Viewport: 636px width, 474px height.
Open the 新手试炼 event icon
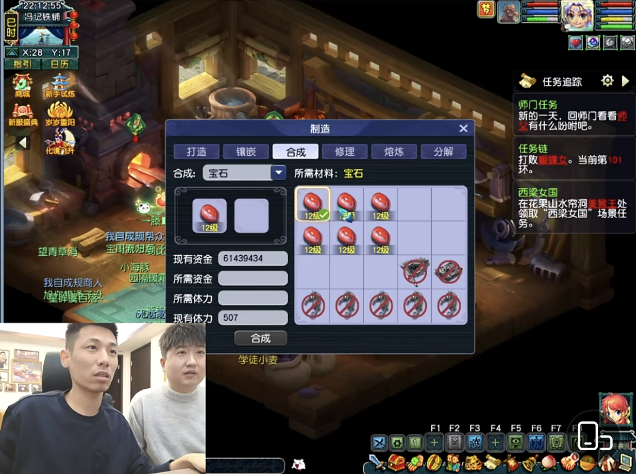[x=60, y=86]
